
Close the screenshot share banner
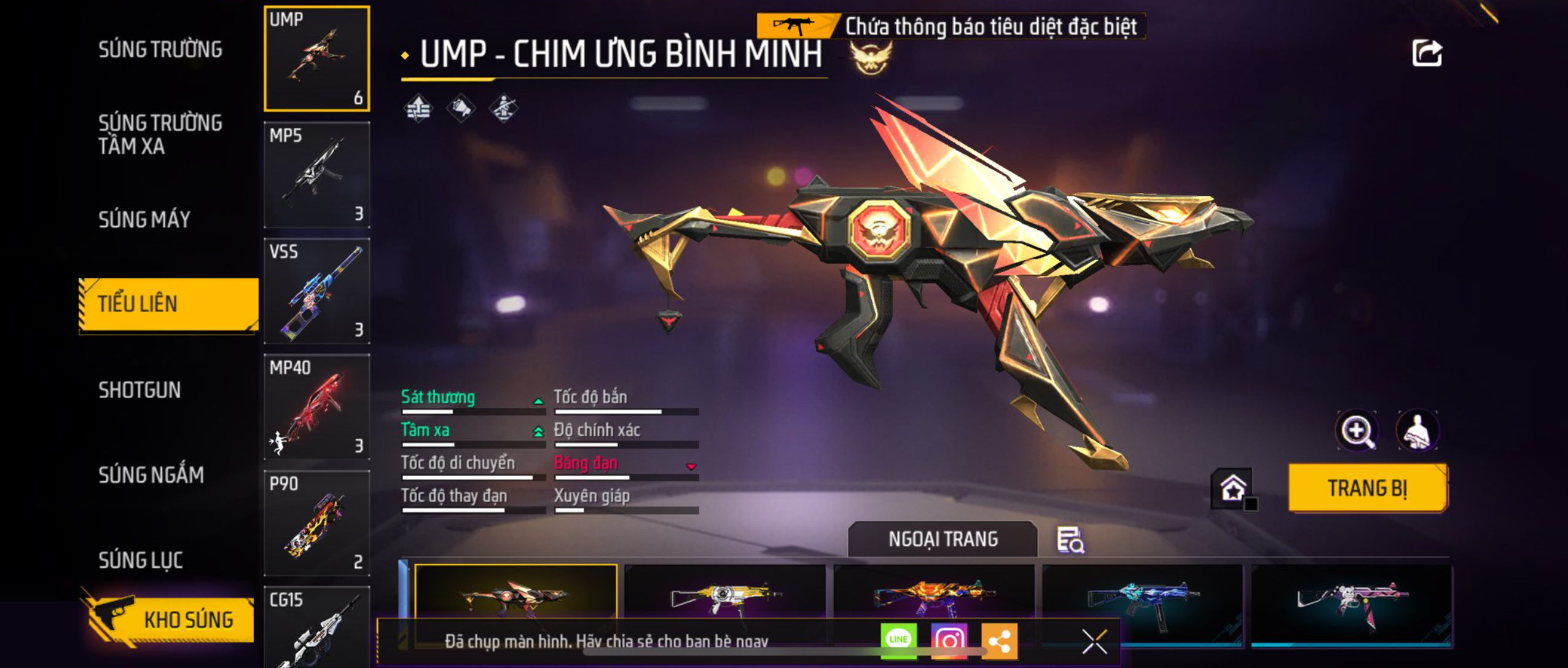coord(1094,642)
